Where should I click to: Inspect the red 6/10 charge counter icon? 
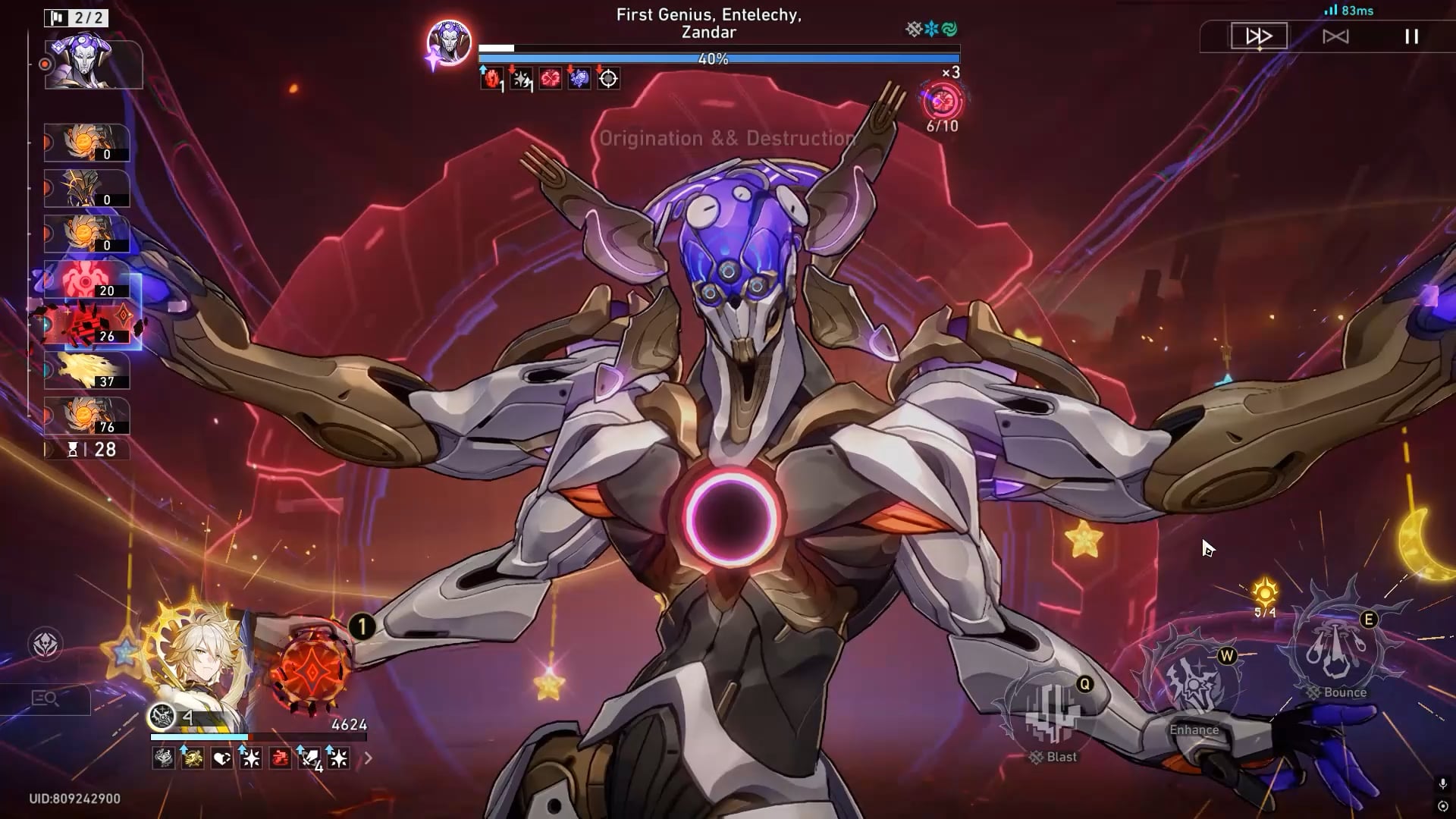tap(942, 102)
